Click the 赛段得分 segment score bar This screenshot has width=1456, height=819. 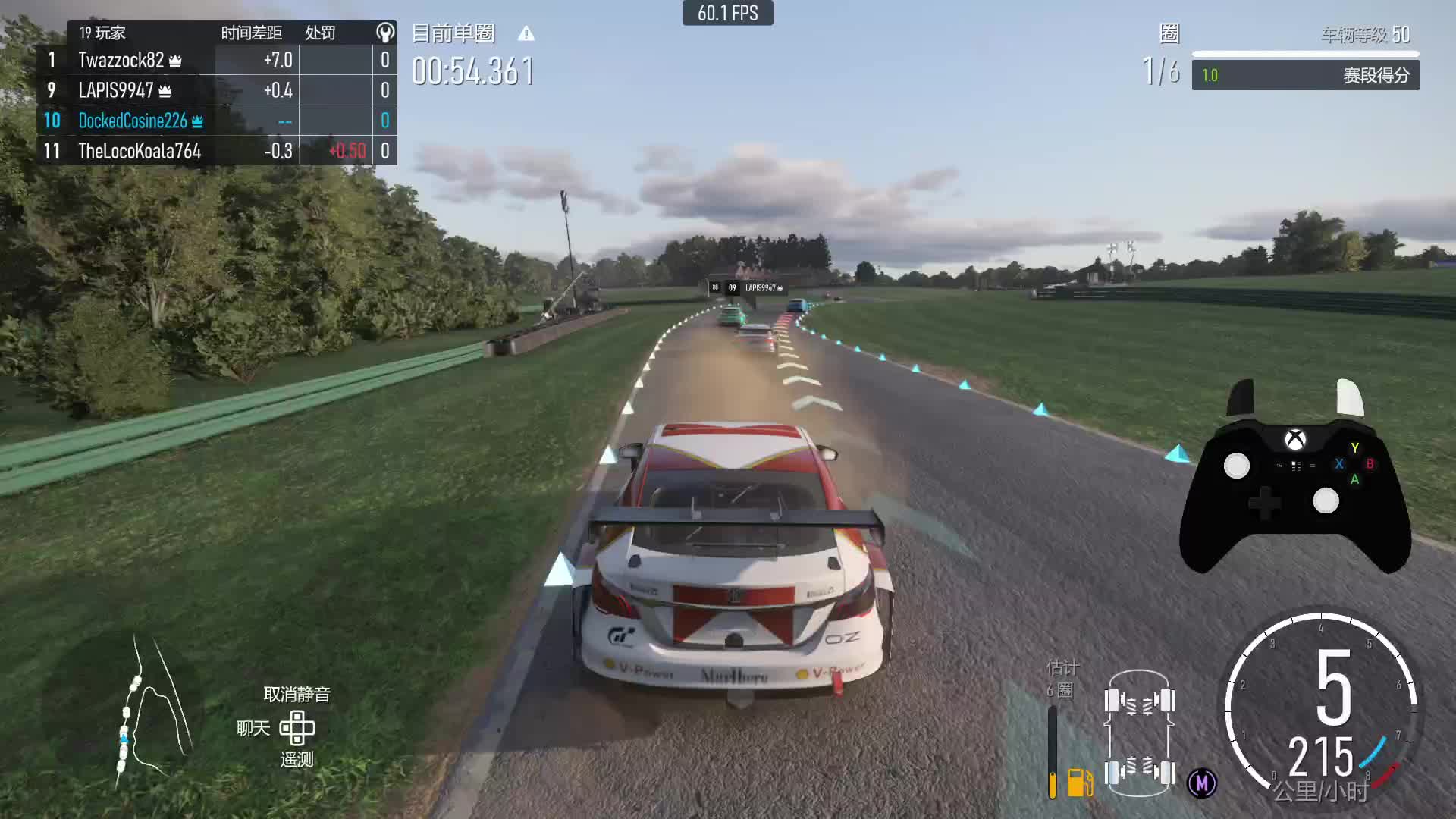[x=1305, y=75]
